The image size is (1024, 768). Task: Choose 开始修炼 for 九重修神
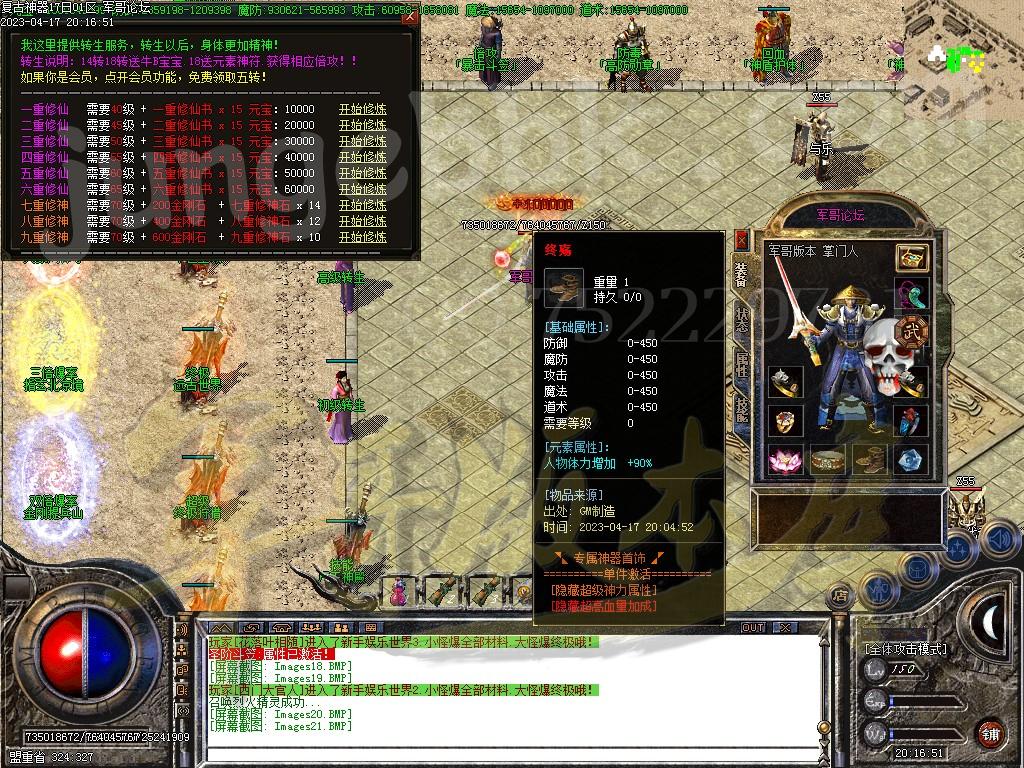tap(362, 237)
